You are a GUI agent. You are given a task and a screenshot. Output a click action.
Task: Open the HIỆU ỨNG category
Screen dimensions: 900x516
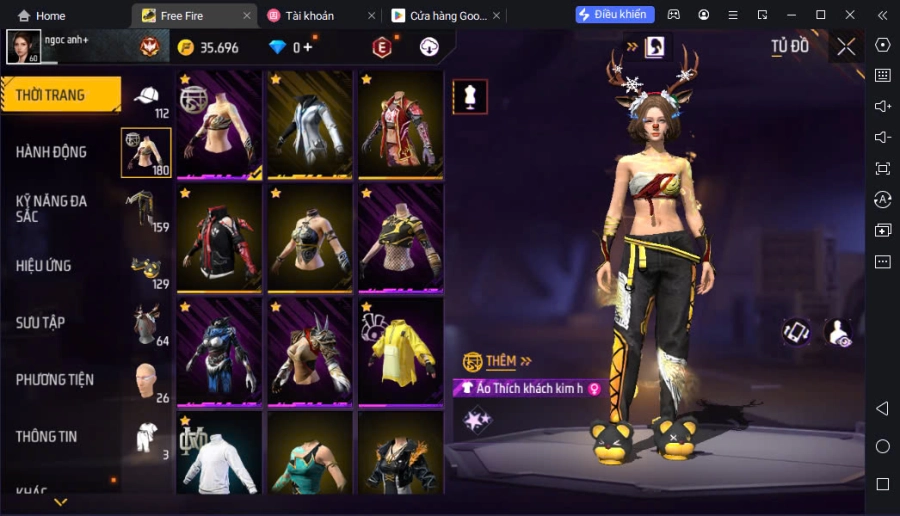[x=44, y=266]
